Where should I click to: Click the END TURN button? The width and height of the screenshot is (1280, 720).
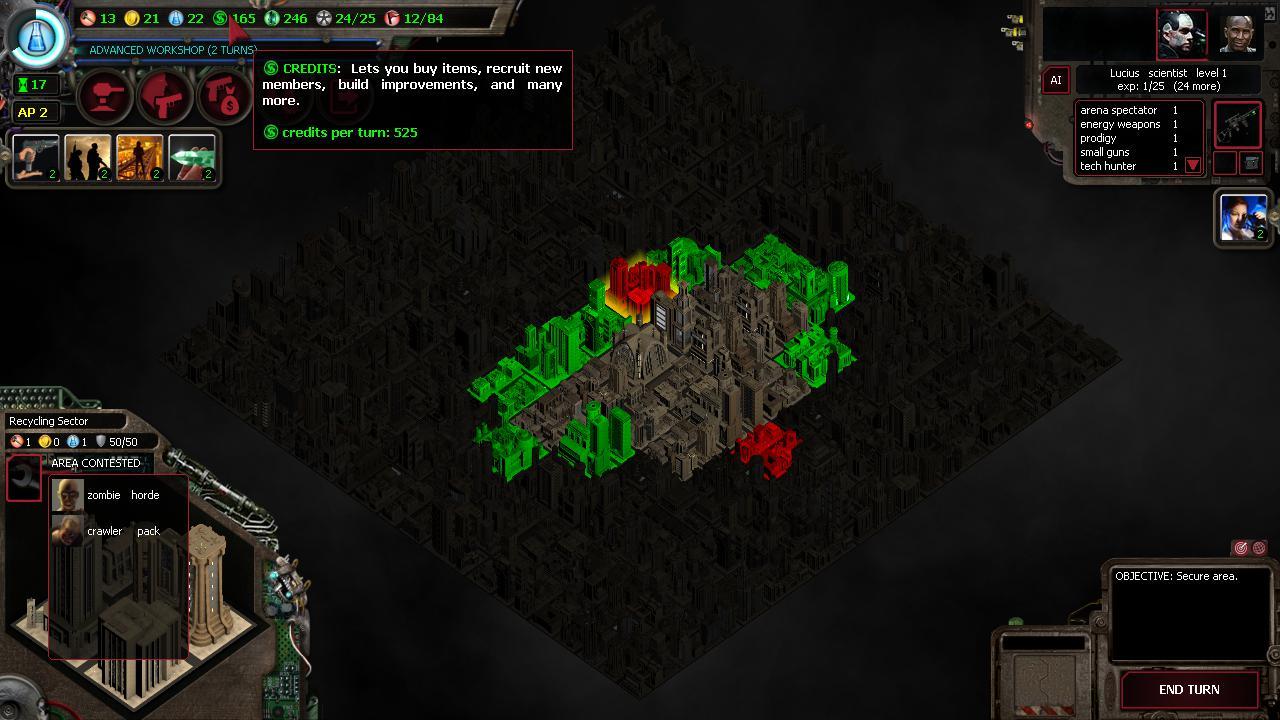coord(1189,689)
